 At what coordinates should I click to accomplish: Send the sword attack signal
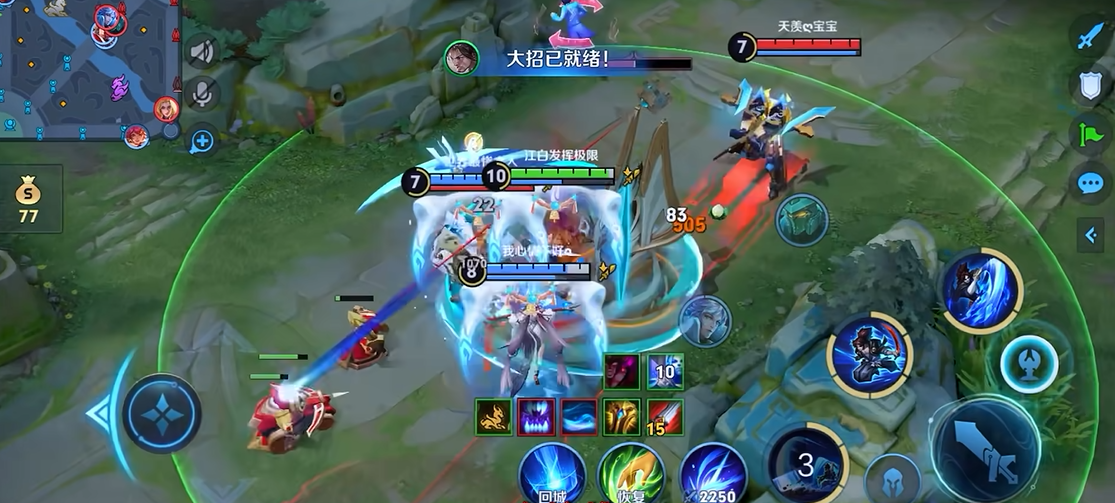point(1089,38)
